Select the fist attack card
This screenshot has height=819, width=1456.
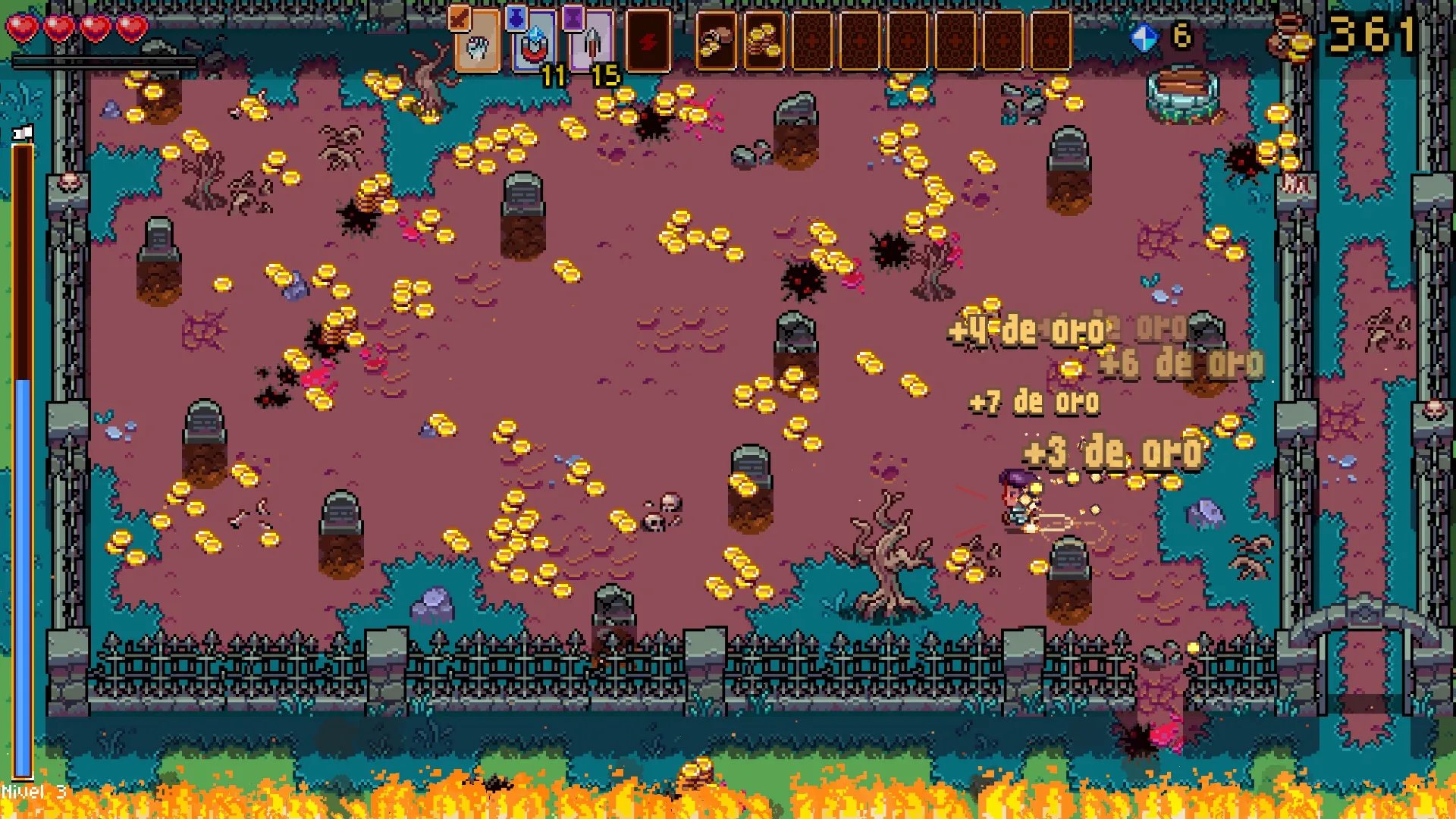(476, 43)
